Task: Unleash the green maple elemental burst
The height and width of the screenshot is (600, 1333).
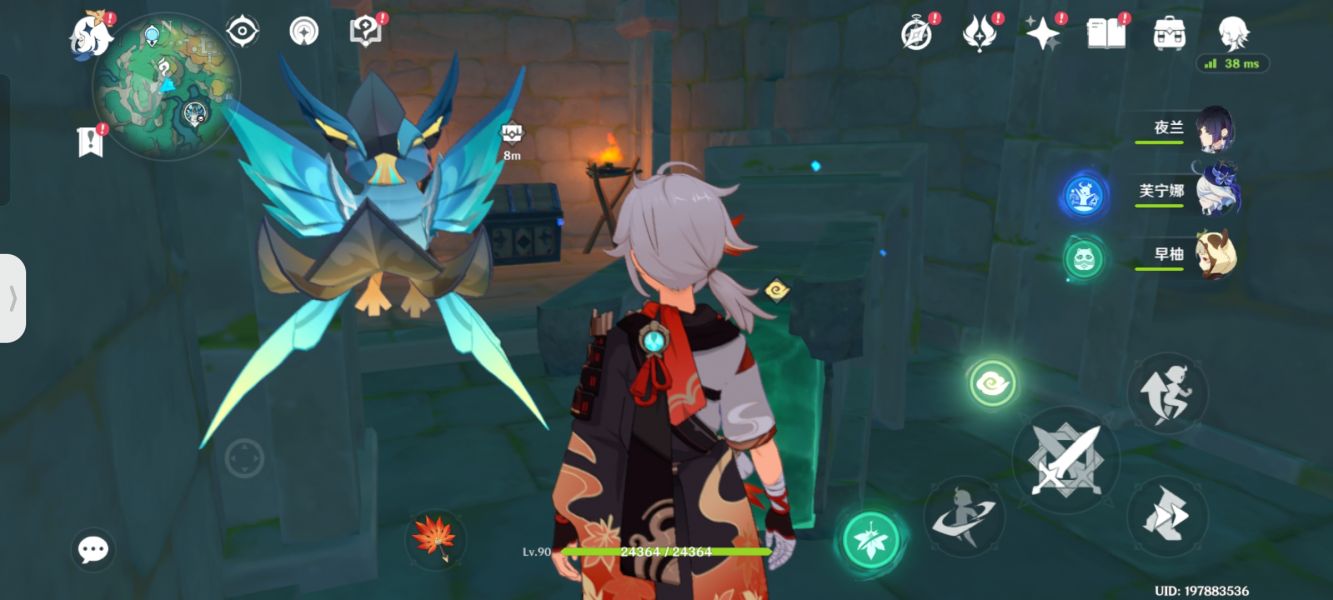Action: tap(872, 540)
